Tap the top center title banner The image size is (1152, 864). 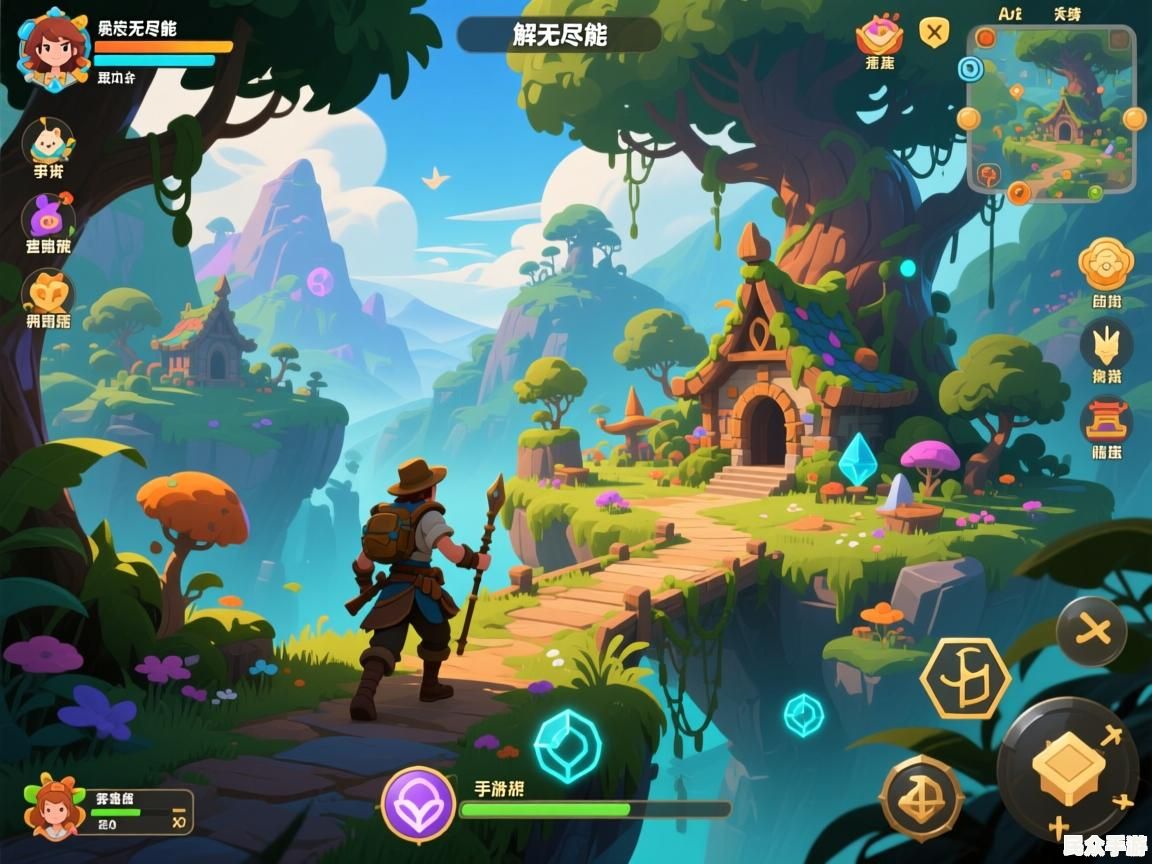558,35
